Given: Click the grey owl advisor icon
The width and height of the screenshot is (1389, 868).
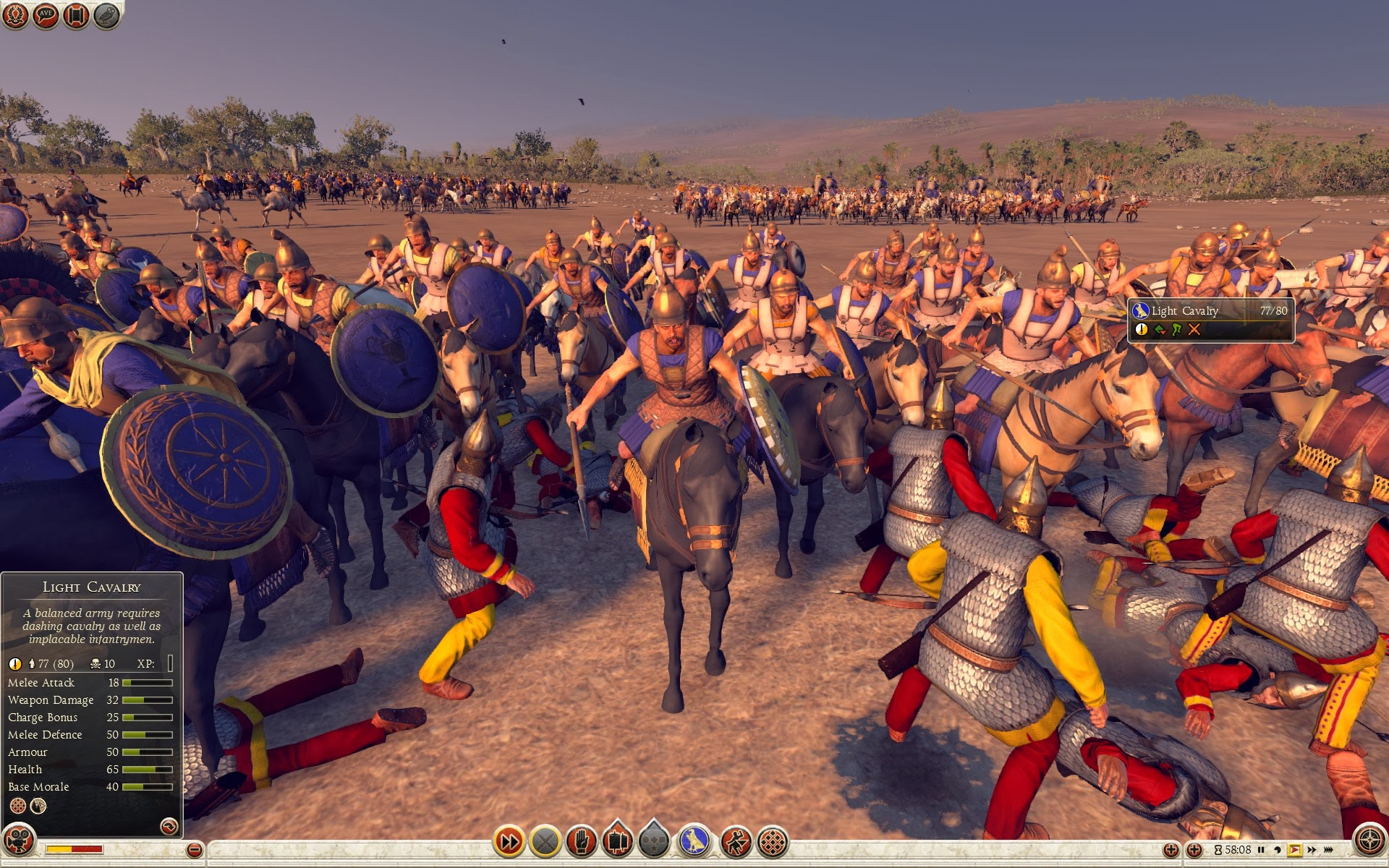Looking at the screenshot, I should 106,15.
